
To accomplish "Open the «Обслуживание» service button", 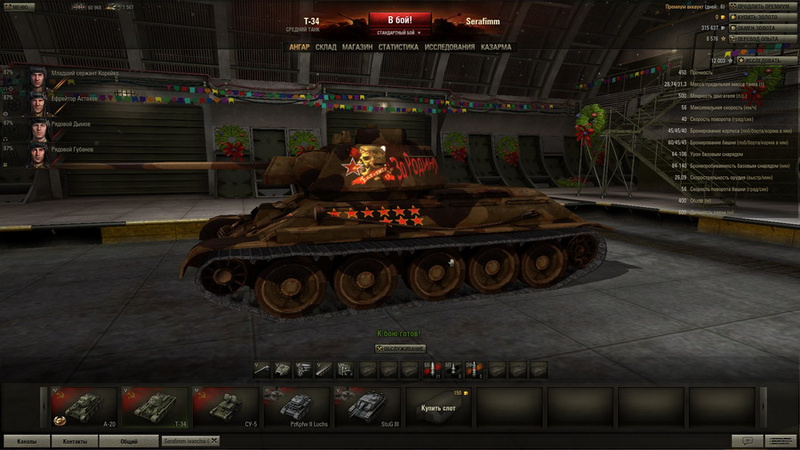I will [400, 348].
